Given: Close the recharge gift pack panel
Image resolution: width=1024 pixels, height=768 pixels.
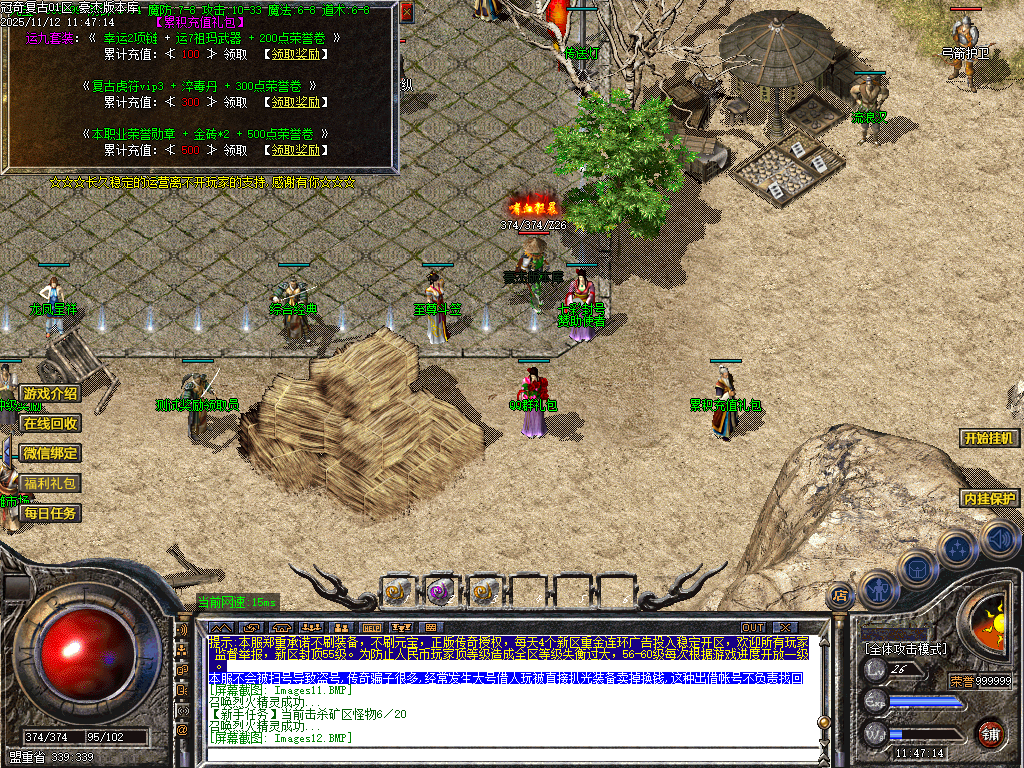Looking at the screenshot, I should pyautogui.click(x=406, y=13).
